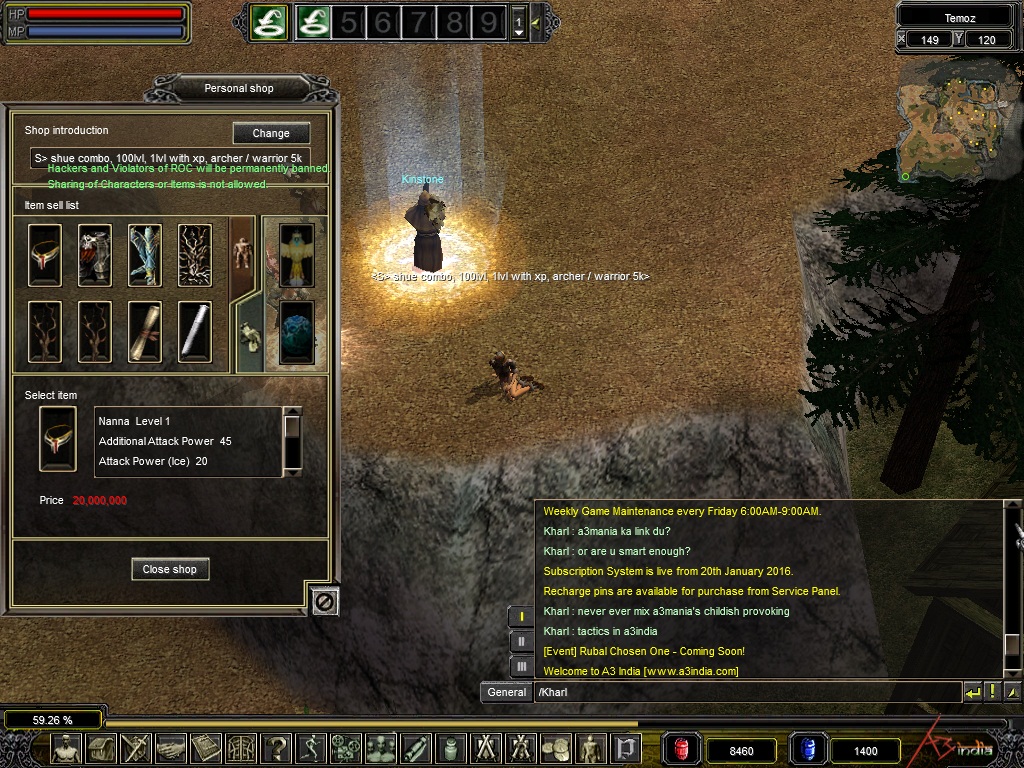Select the Nanna necklace in the sell list

(x=45, y=255)
